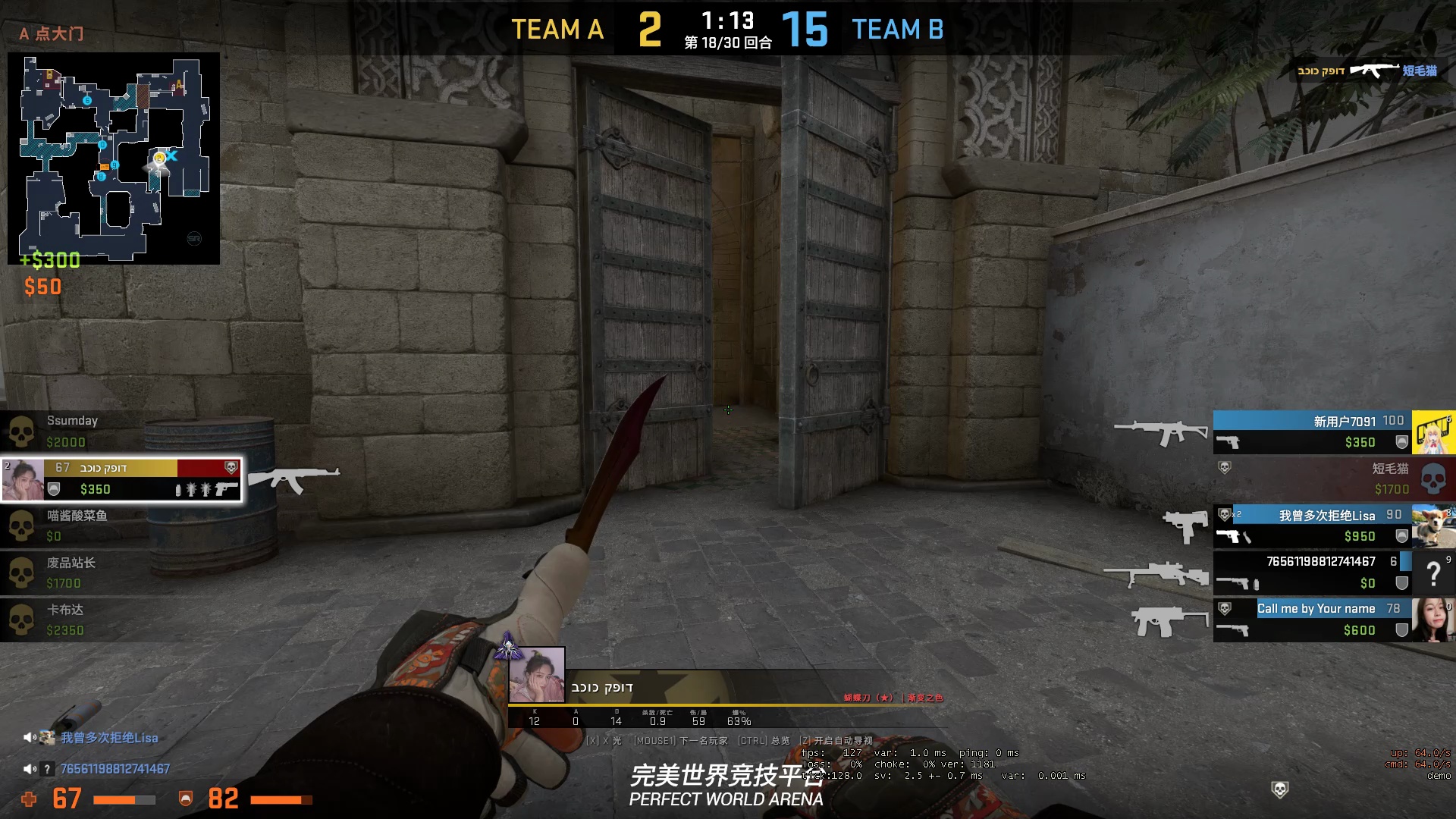Spectate player 我曾多次拒绝Lisa

pos(1312,525)
